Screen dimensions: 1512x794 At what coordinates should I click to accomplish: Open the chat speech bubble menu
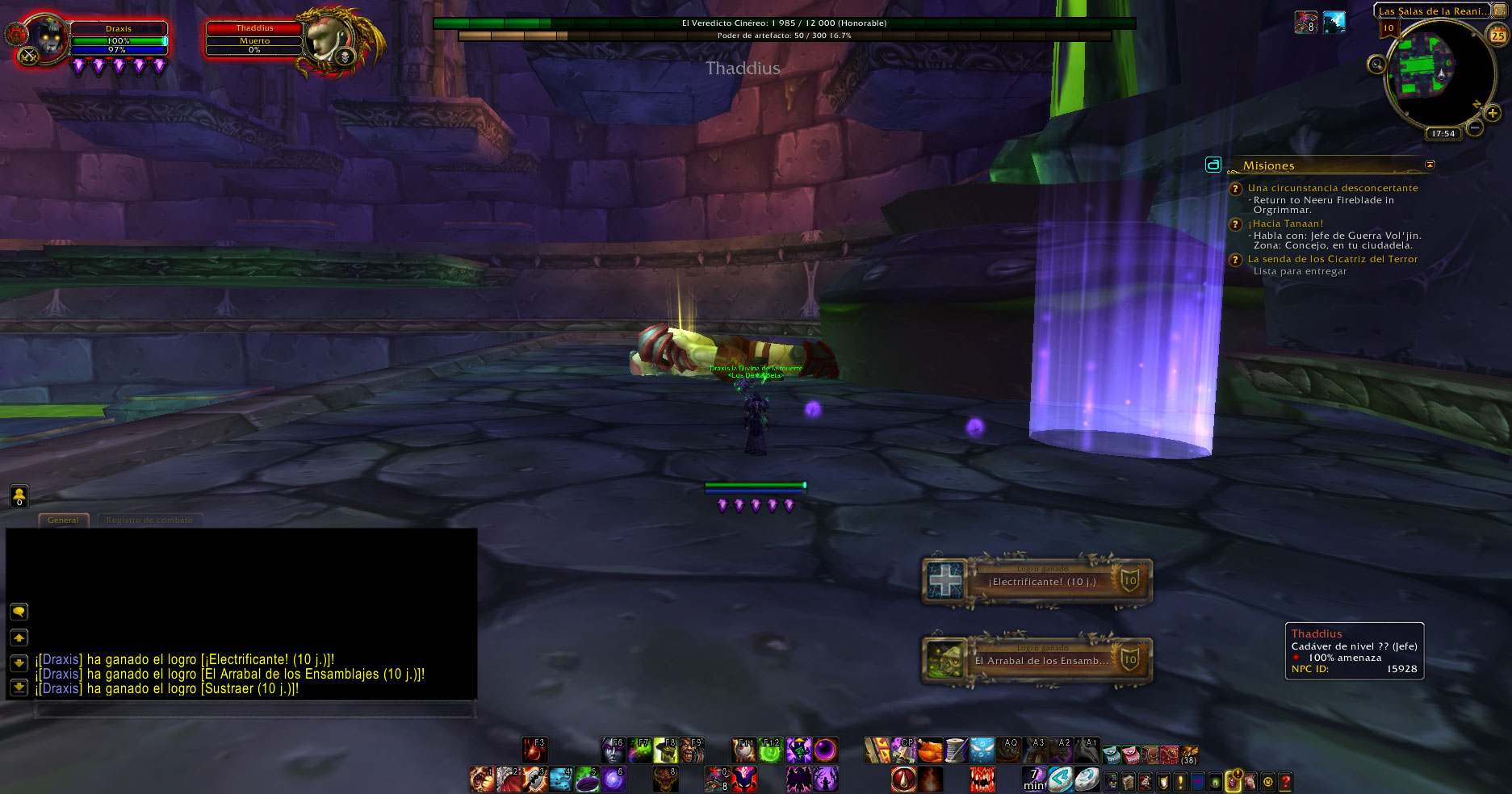click(x=19, y=612)
